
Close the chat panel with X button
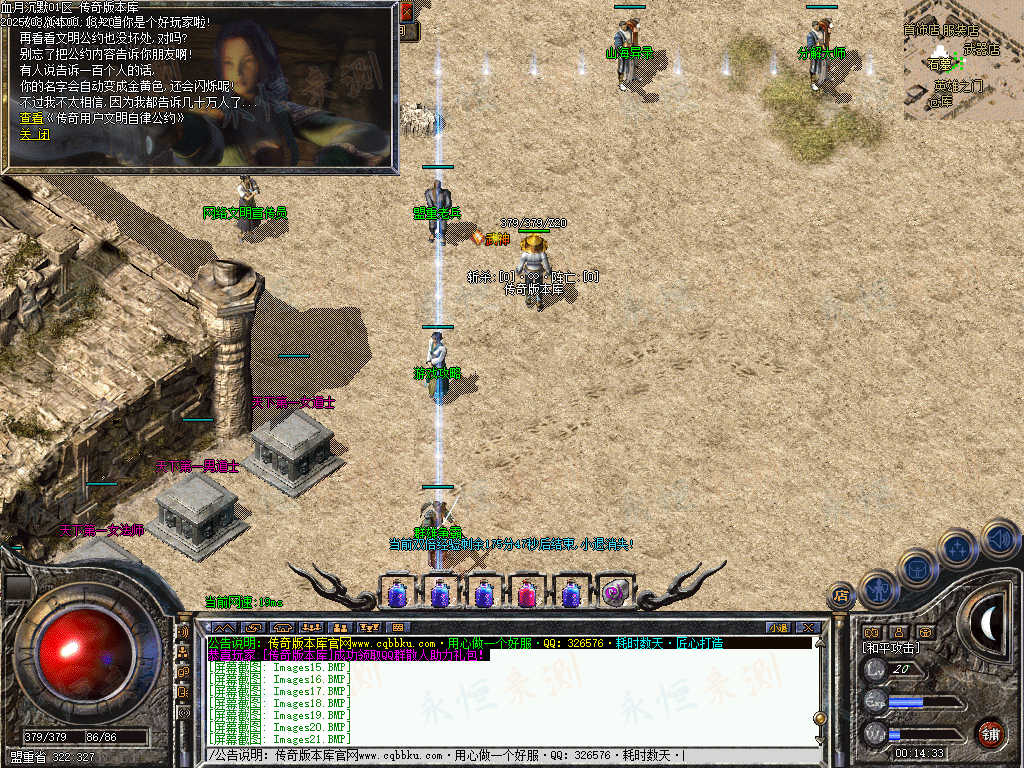808,628
